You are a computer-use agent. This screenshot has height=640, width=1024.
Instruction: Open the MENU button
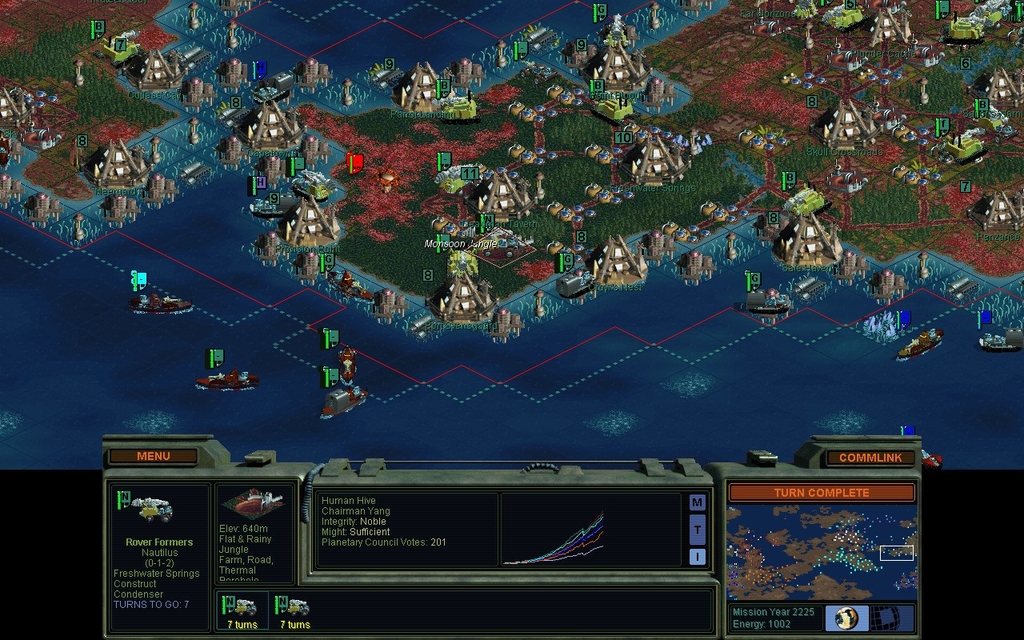153,456
